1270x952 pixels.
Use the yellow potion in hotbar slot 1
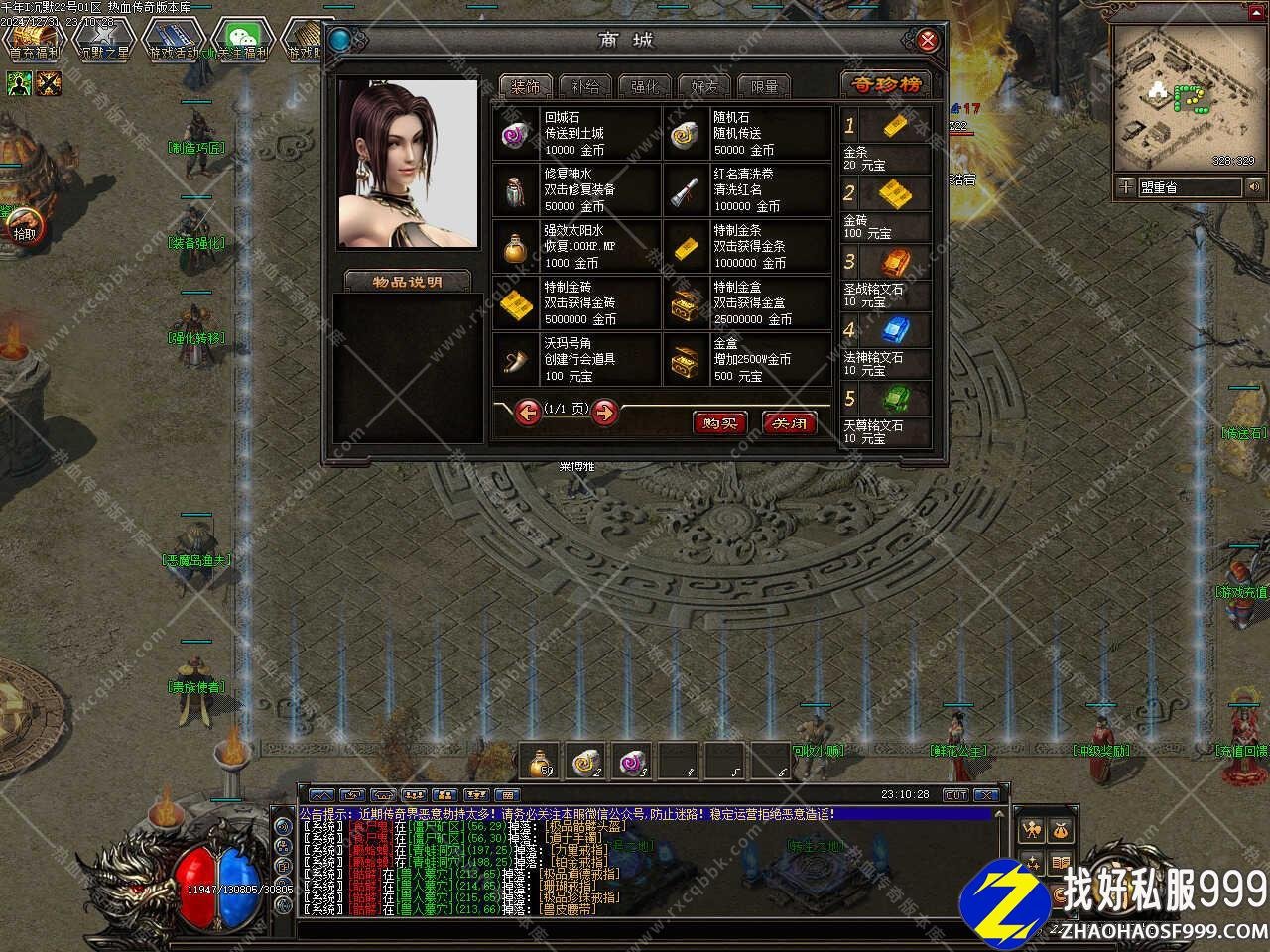pyautogui.click(x=540, y=762)
